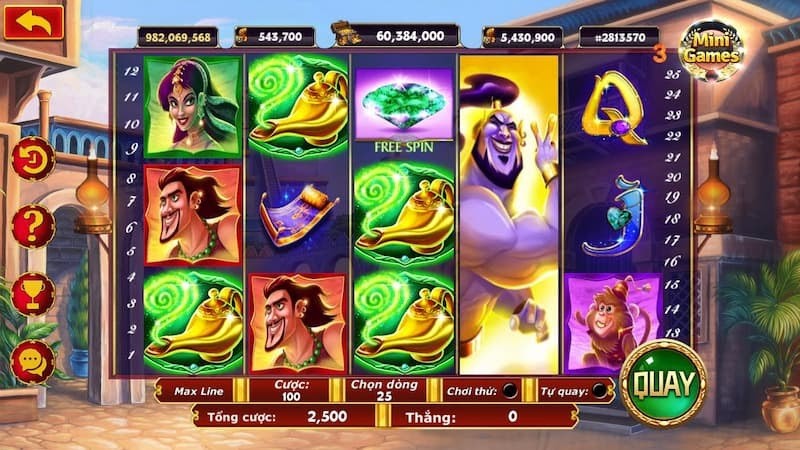800x450 pixels.
Task: Open the chat bubble icon
Action: tap(33, 360)
